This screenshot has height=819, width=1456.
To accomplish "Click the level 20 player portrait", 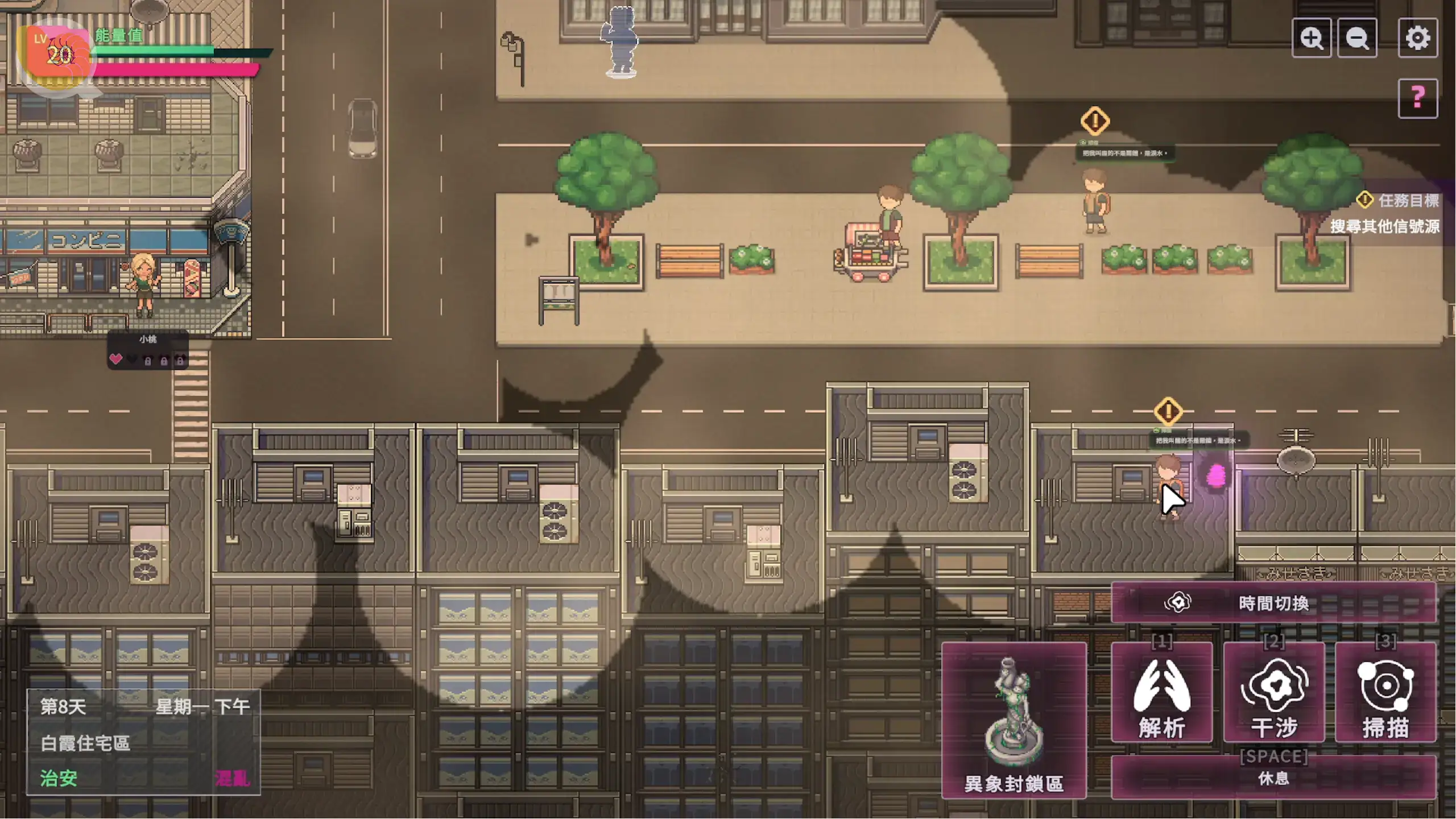I will tap(57, 55).
